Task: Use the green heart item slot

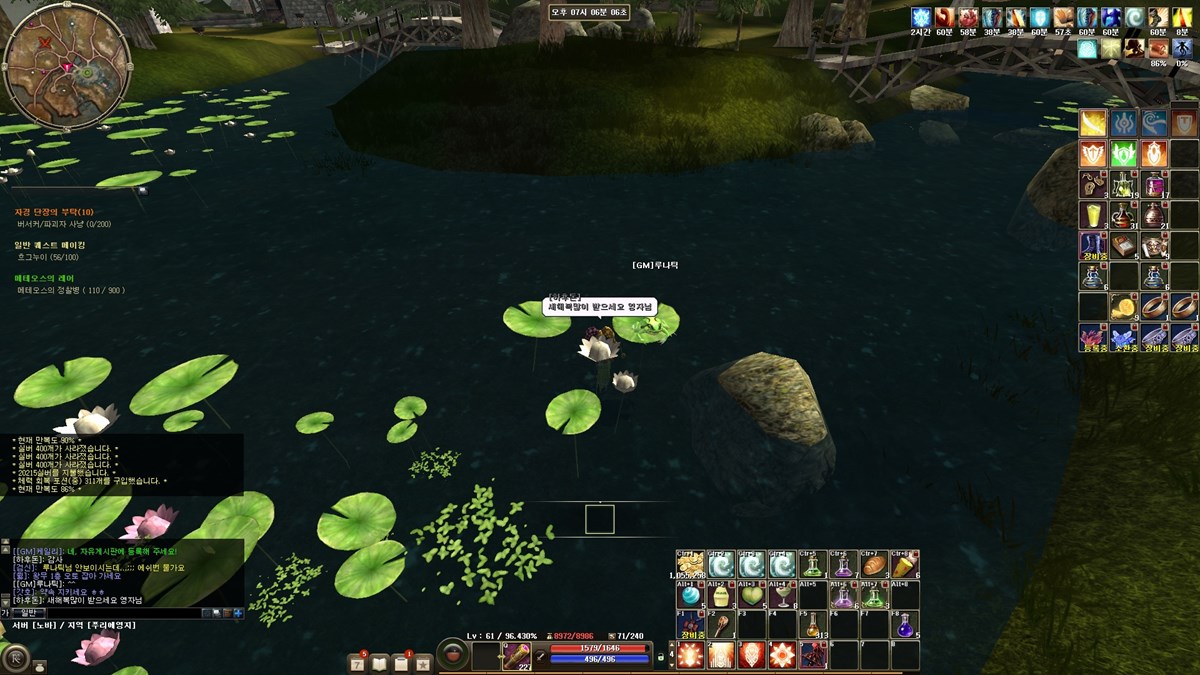Action: [x=751, y=596]
